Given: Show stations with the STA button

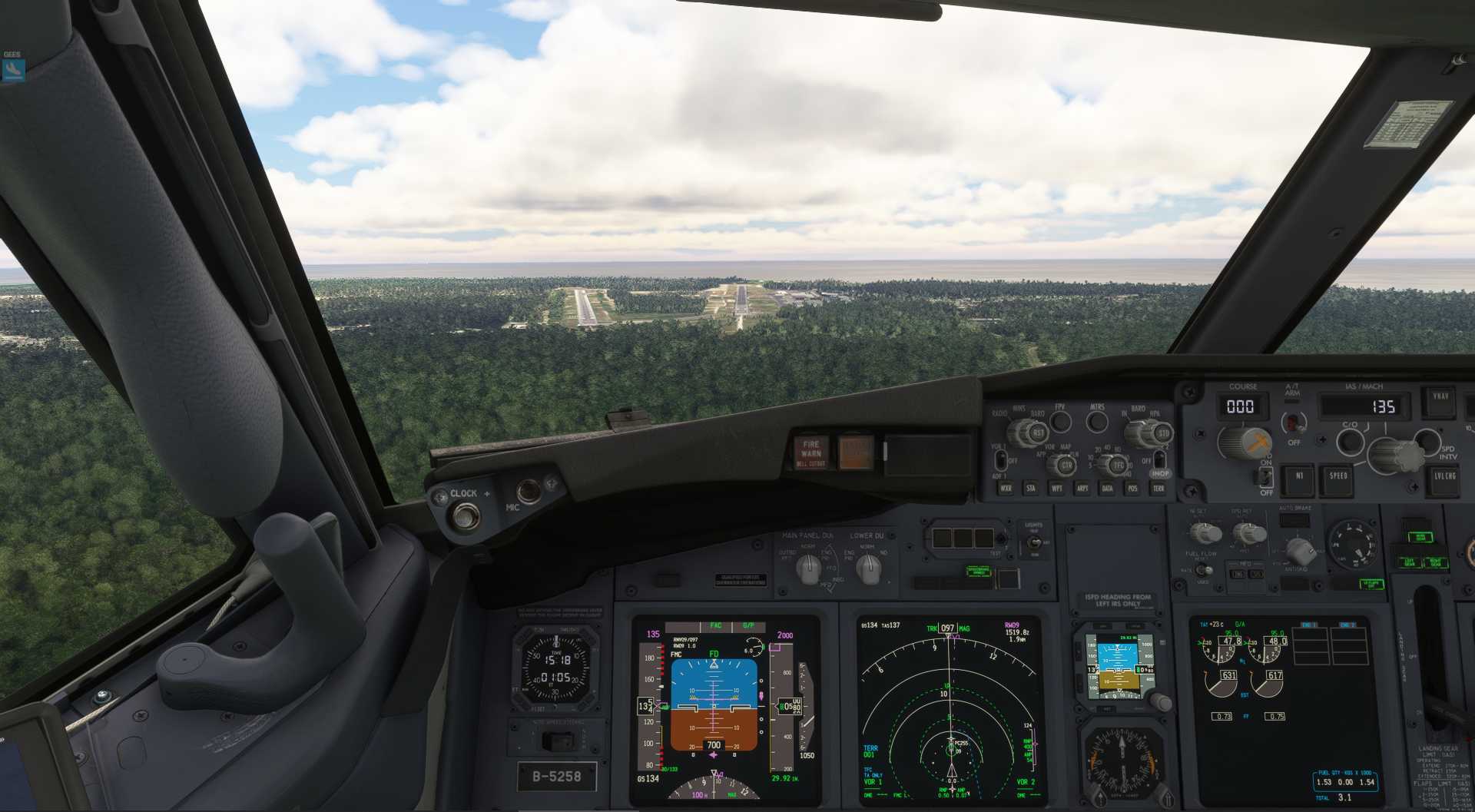Looking at the screenshot, I should (1031, 488).
